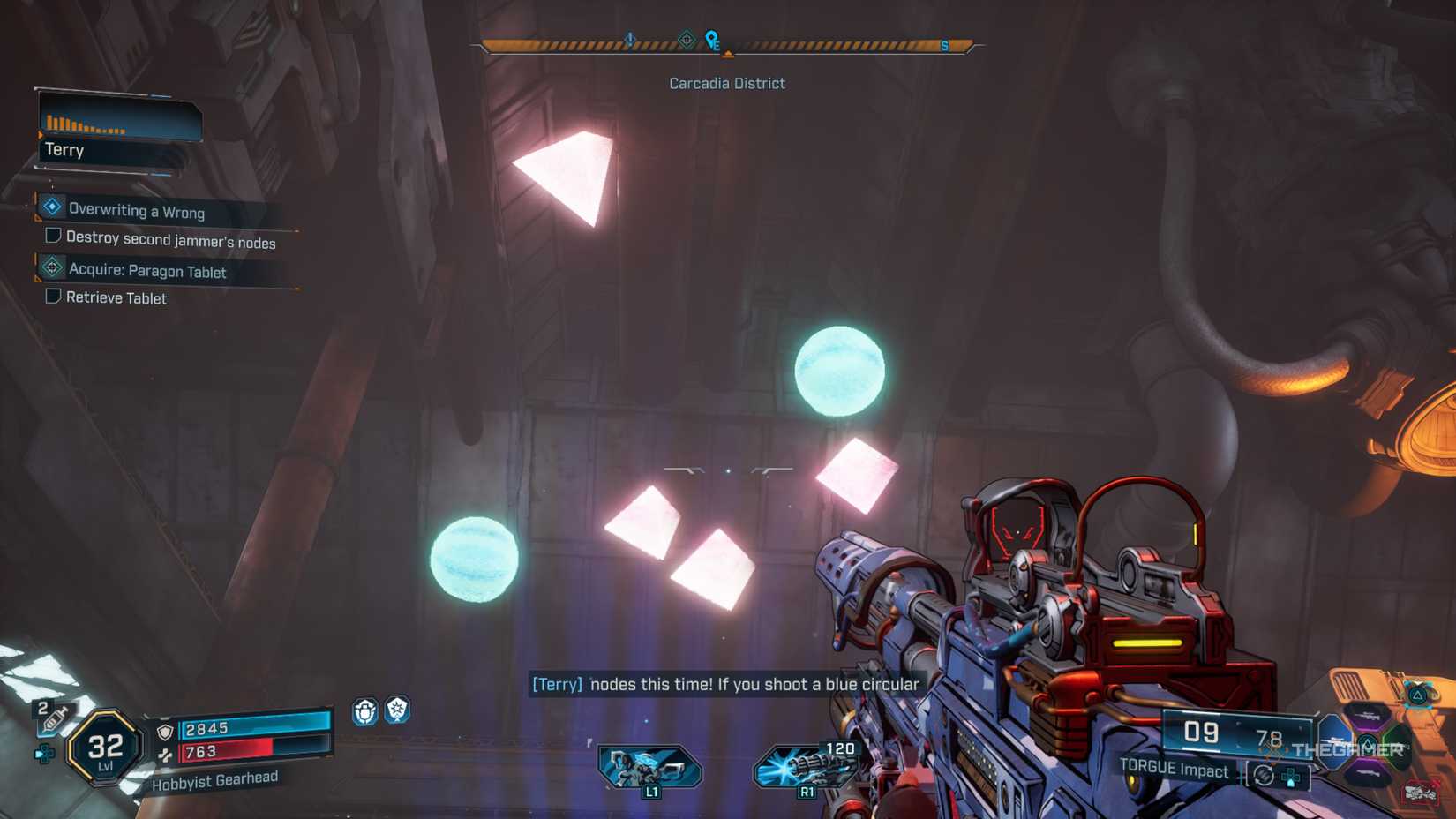Viewport: 1456px width, 819px height.
Task: Activate the minigun ordnance ability icon
Action: (x=805, y=766)
